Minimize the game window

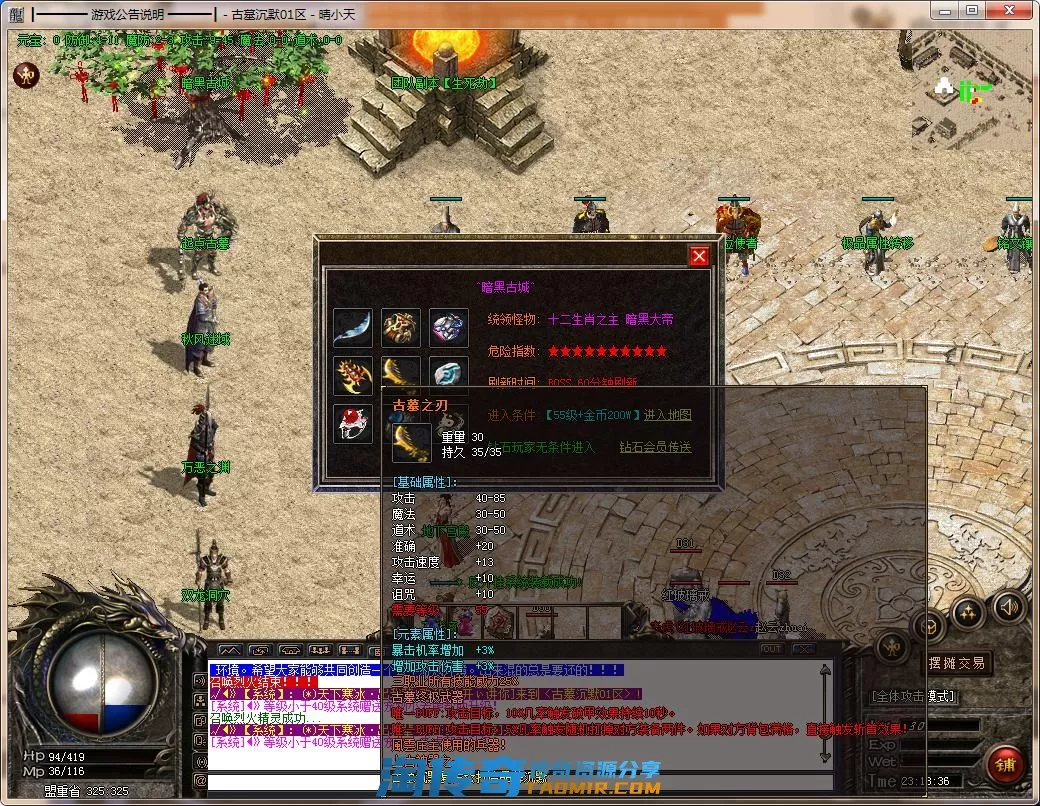coord(944,10)
